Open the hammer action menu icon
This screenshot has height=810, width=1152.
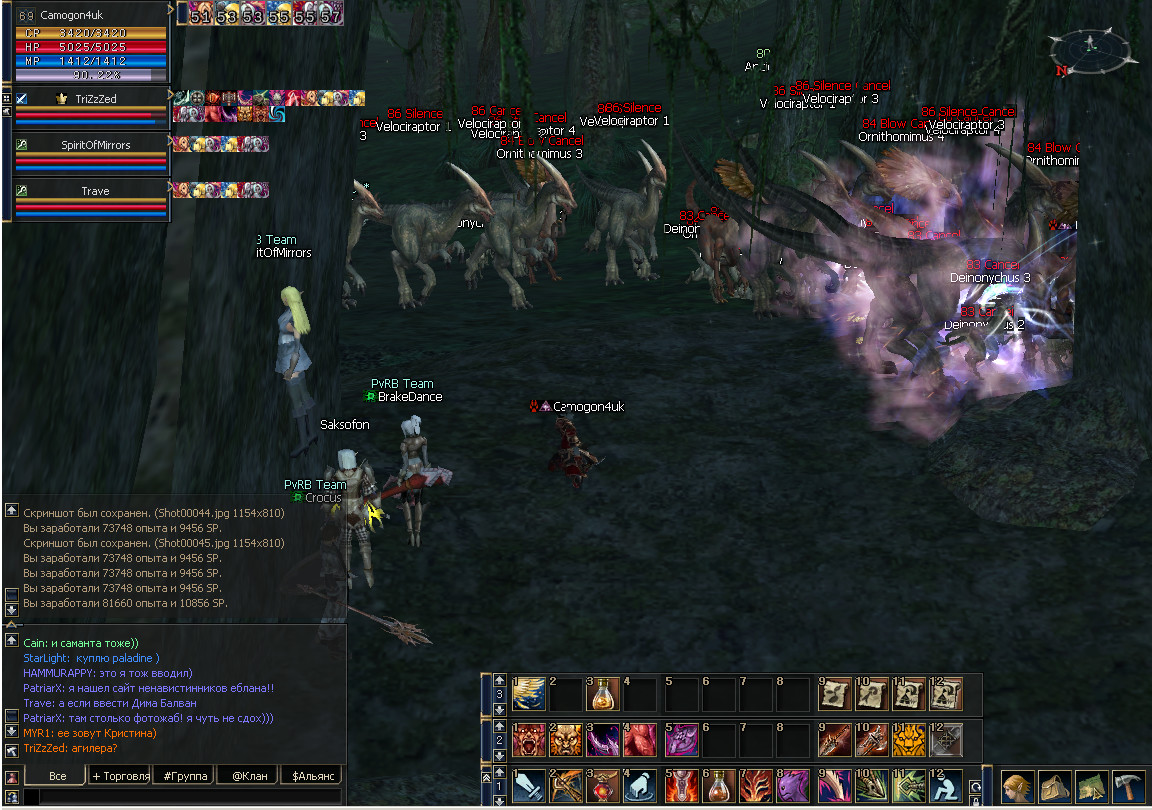click(x=1127, y=786)
